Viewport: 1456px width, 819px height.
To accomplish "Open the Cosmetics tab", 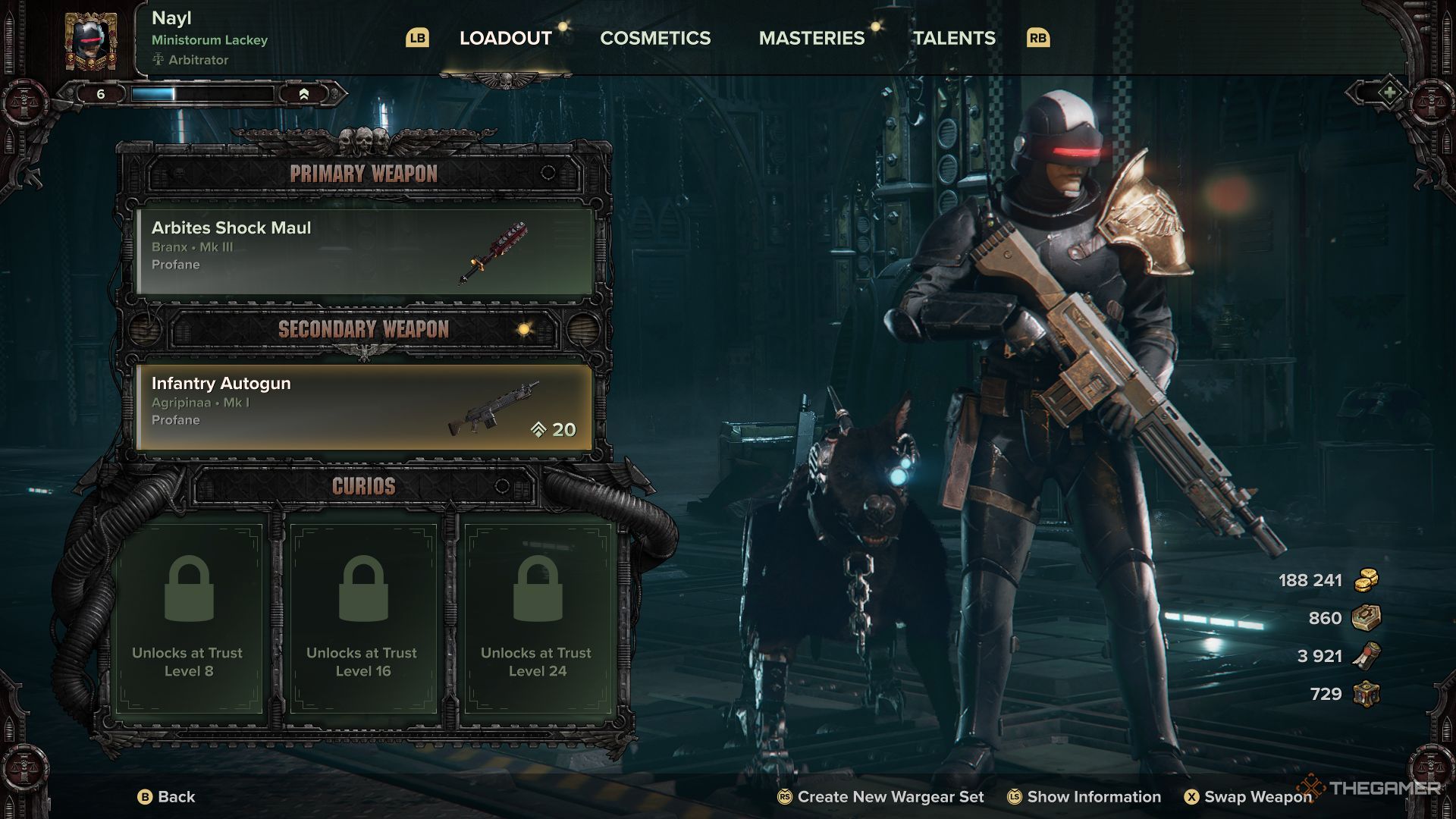I will (x=655, y=38).
